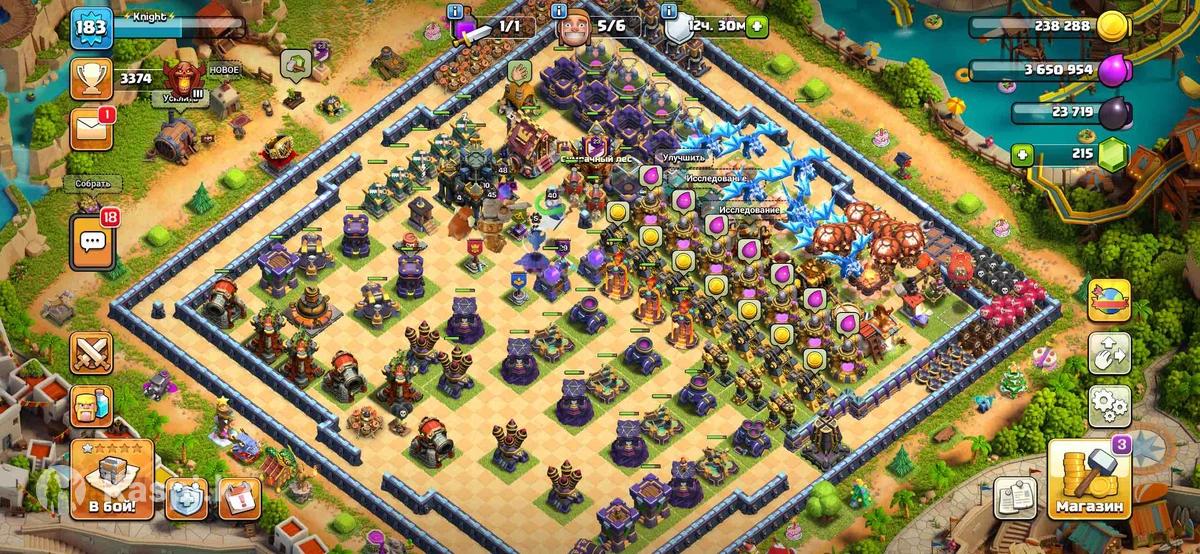The image size is (1200, 554).
Task: Add gems with the green plus
Action: [1021, 154]
